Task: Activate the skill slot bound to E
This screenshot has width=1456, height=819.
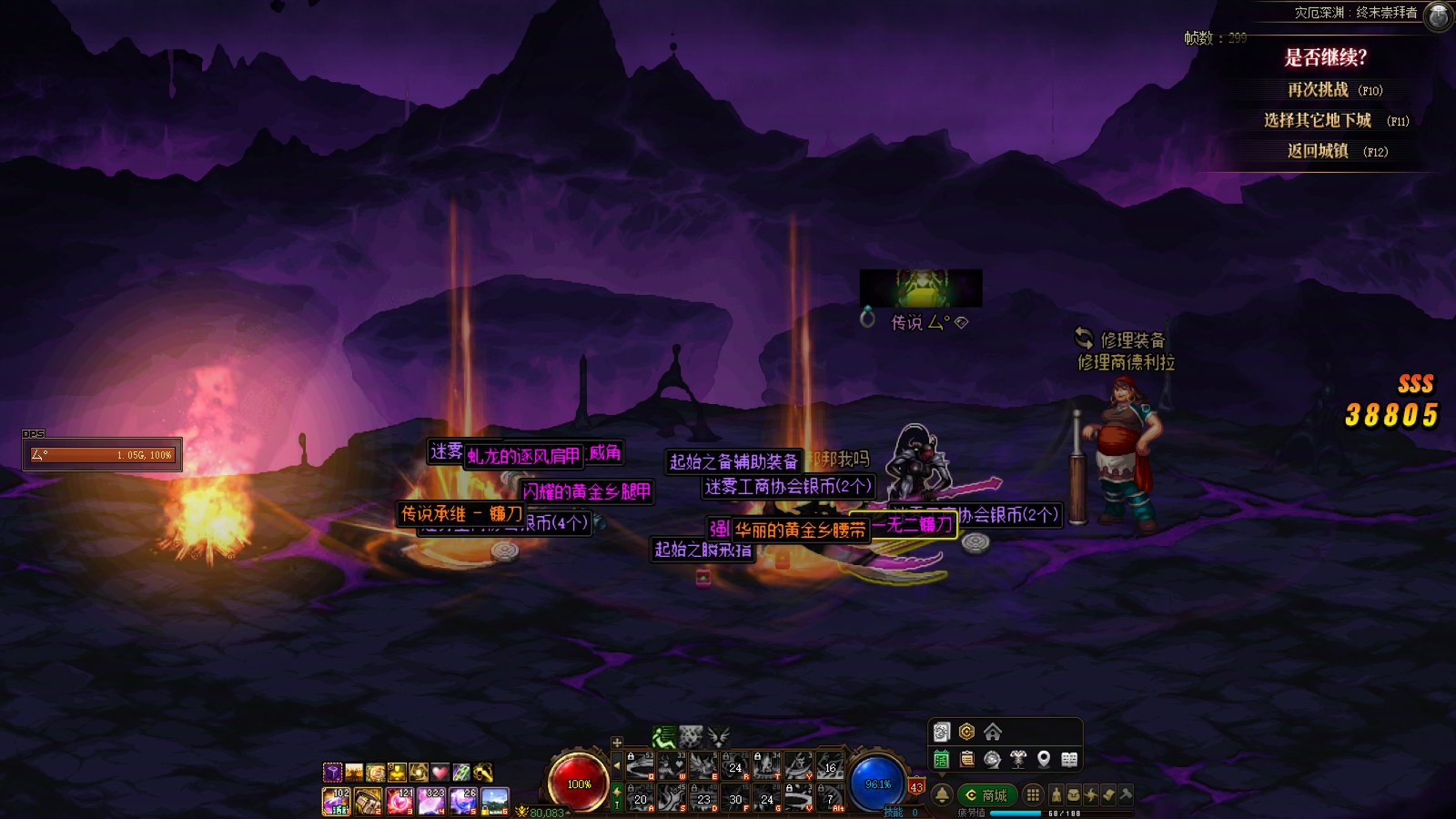Action: coord(703,765)
